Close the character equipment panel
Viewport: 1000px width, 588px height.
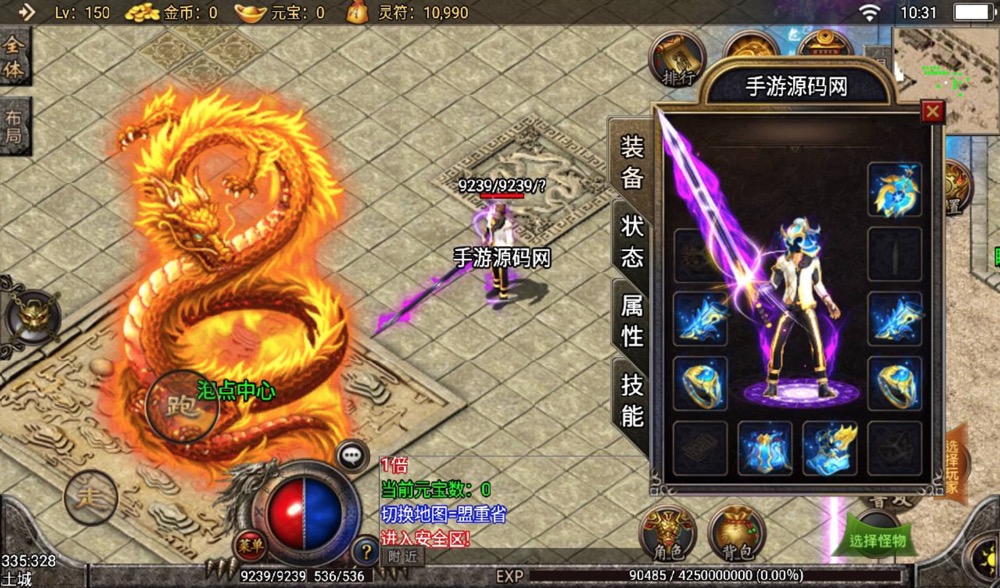click(932, 111)
